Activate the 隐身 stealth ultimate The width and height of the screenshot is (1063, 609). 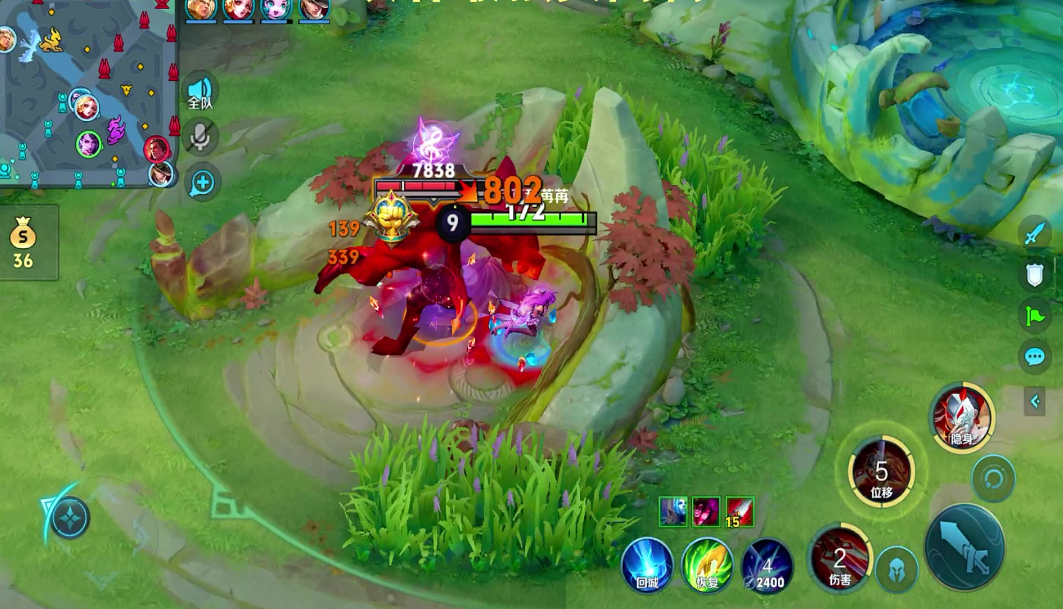pos(961,416)
